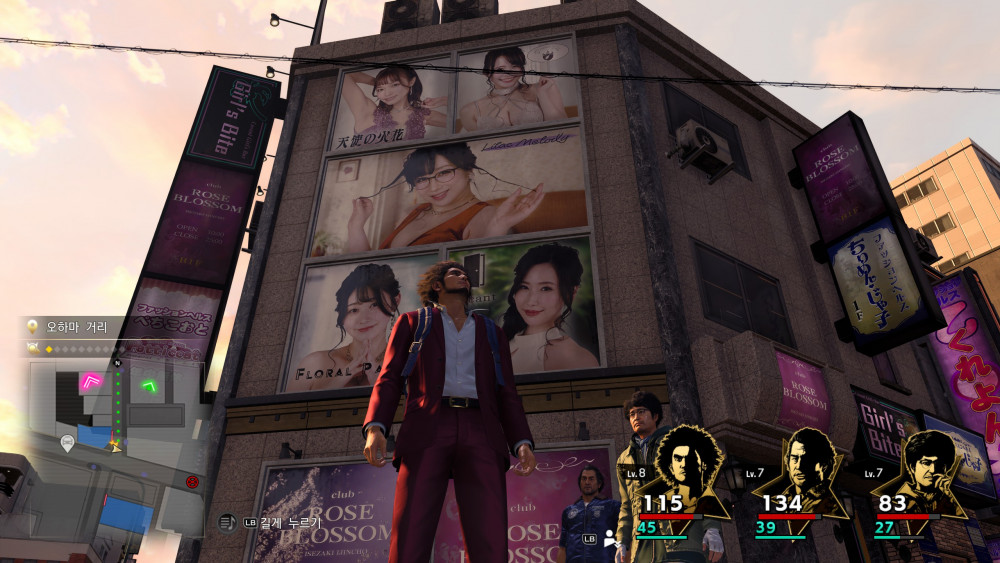Click the taxi marker on the minimap
The image size is (1000, 563).
coord(67,442)
